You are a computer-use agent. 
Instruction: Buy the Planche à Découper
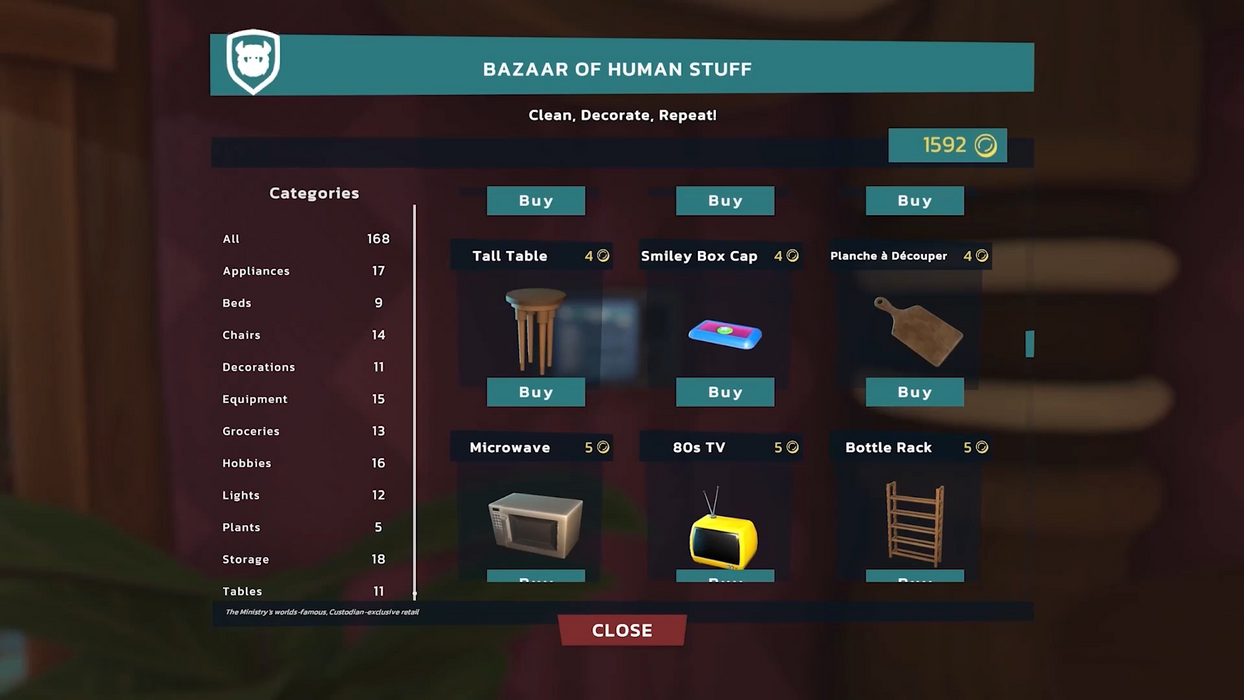coord(914,392)
